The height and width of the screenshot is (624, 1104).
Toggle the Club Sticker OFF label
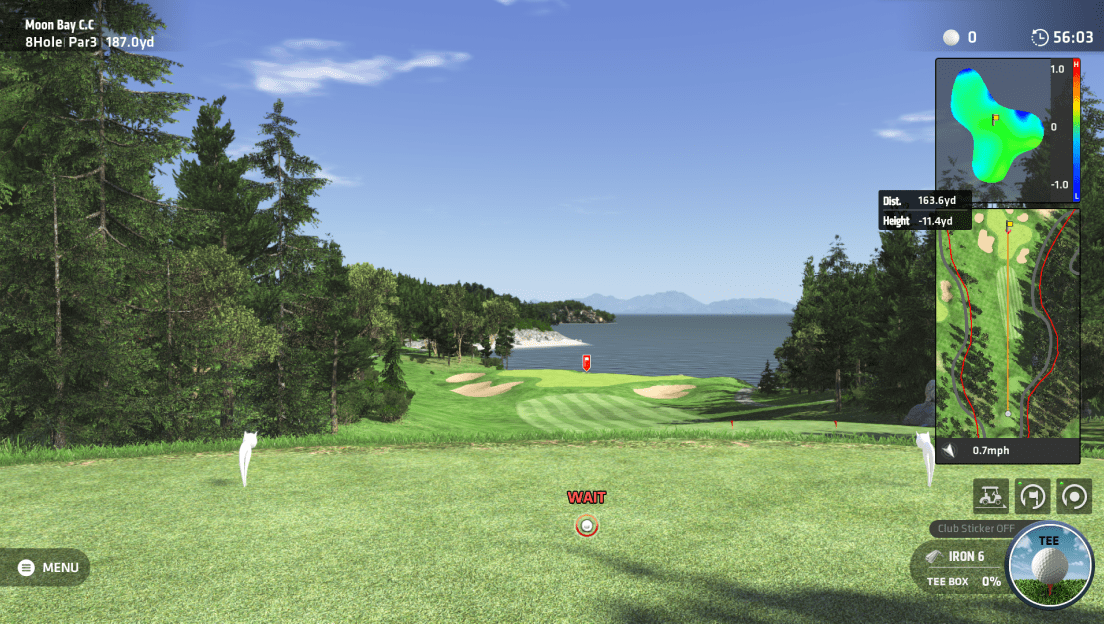976,529
